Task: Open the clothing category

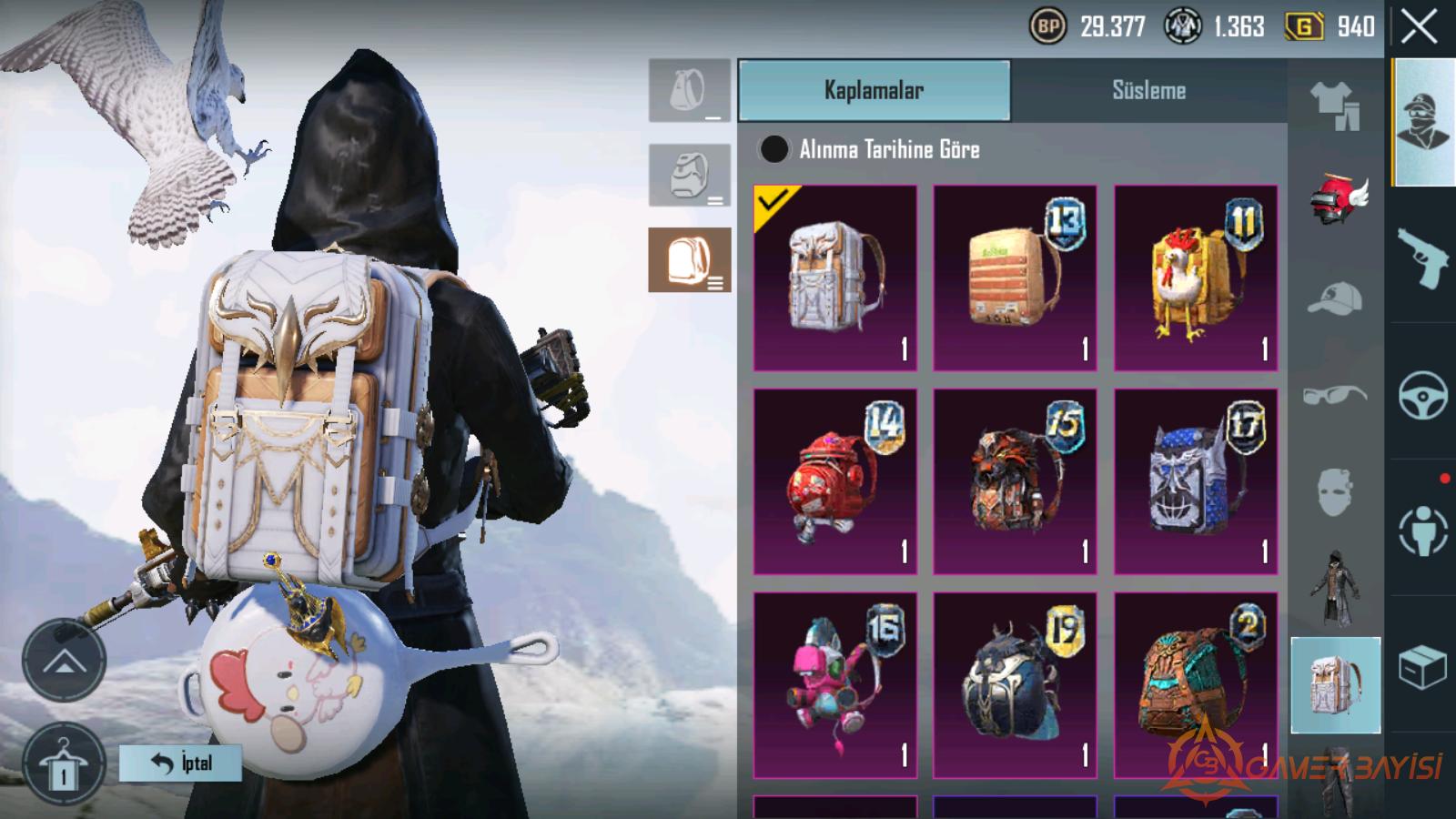Action: (x=1335, y=106)
